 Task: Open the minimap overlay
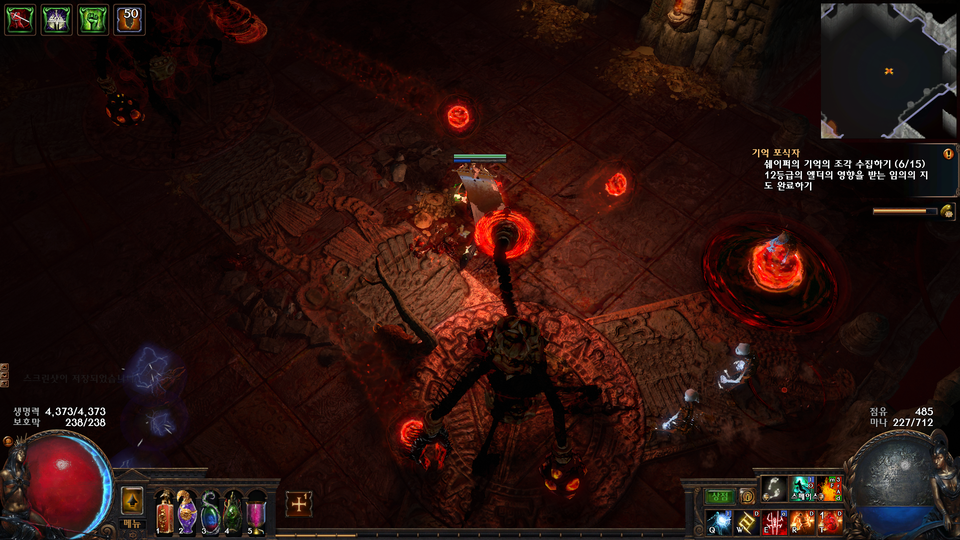point(888,70)
